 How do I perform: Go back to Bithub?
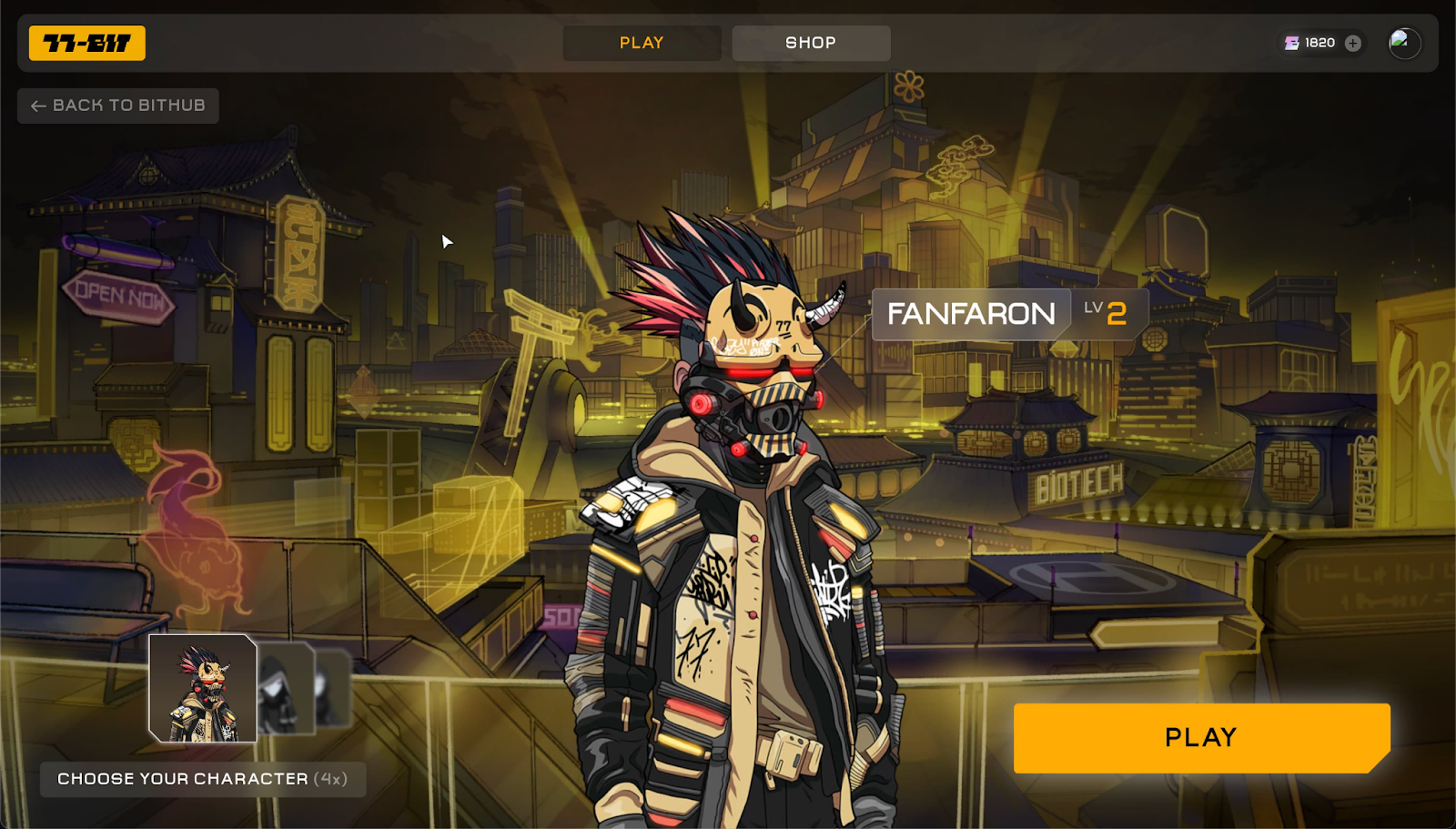[118, 106]
